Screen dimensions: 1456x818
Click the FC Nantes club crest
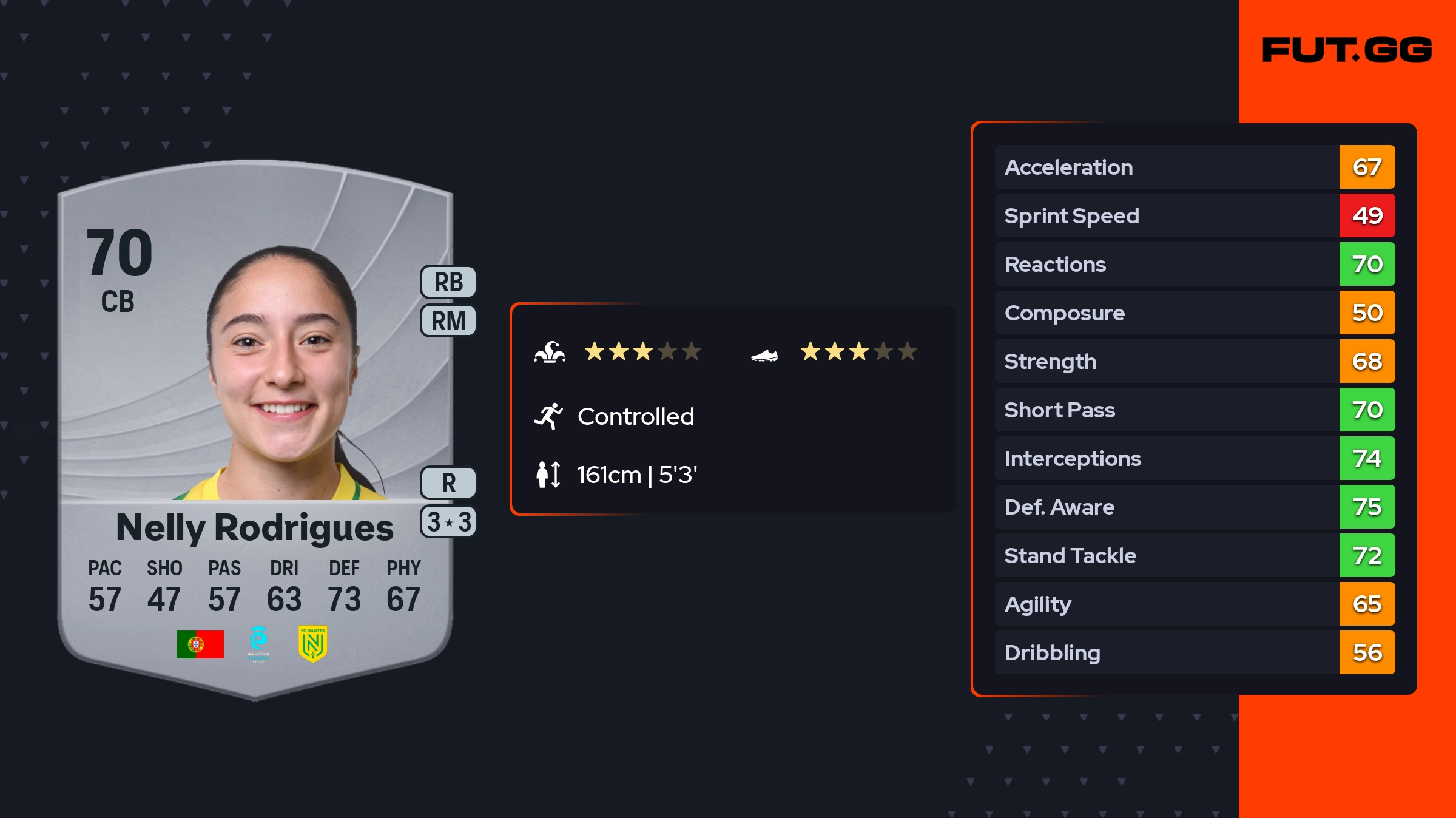tap(312, 643)
